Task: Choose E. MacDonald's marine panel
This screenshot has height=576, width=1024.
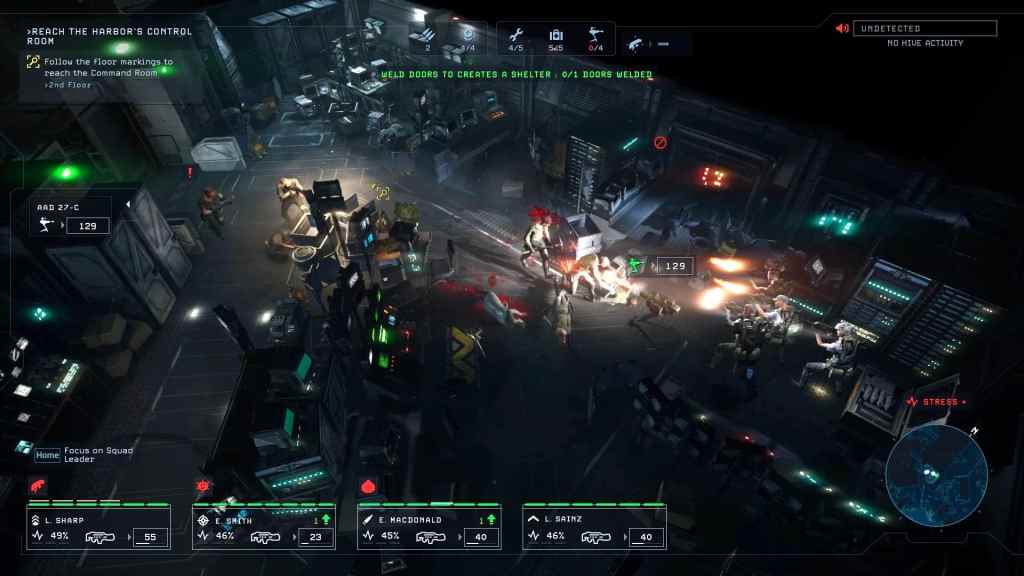Action: 429,527
